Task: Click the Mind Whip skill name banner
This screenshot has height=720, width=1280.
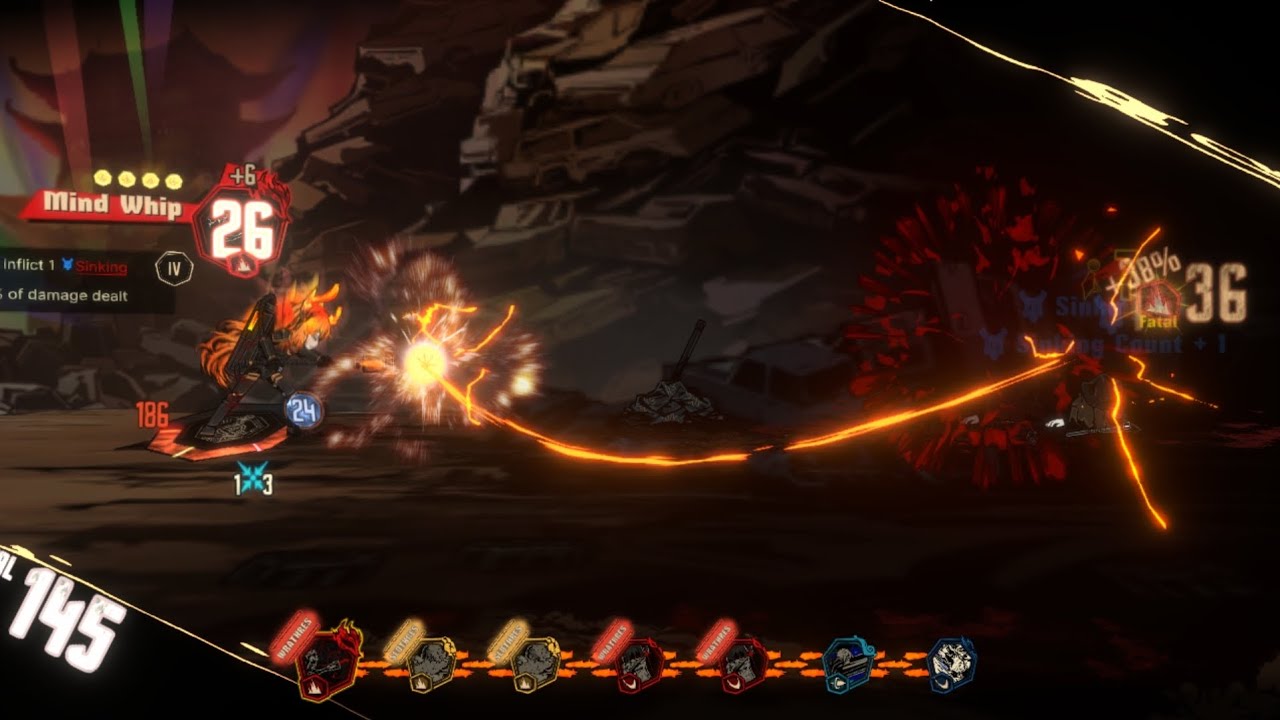Action: pyautogui.click(x=112, y=206)
